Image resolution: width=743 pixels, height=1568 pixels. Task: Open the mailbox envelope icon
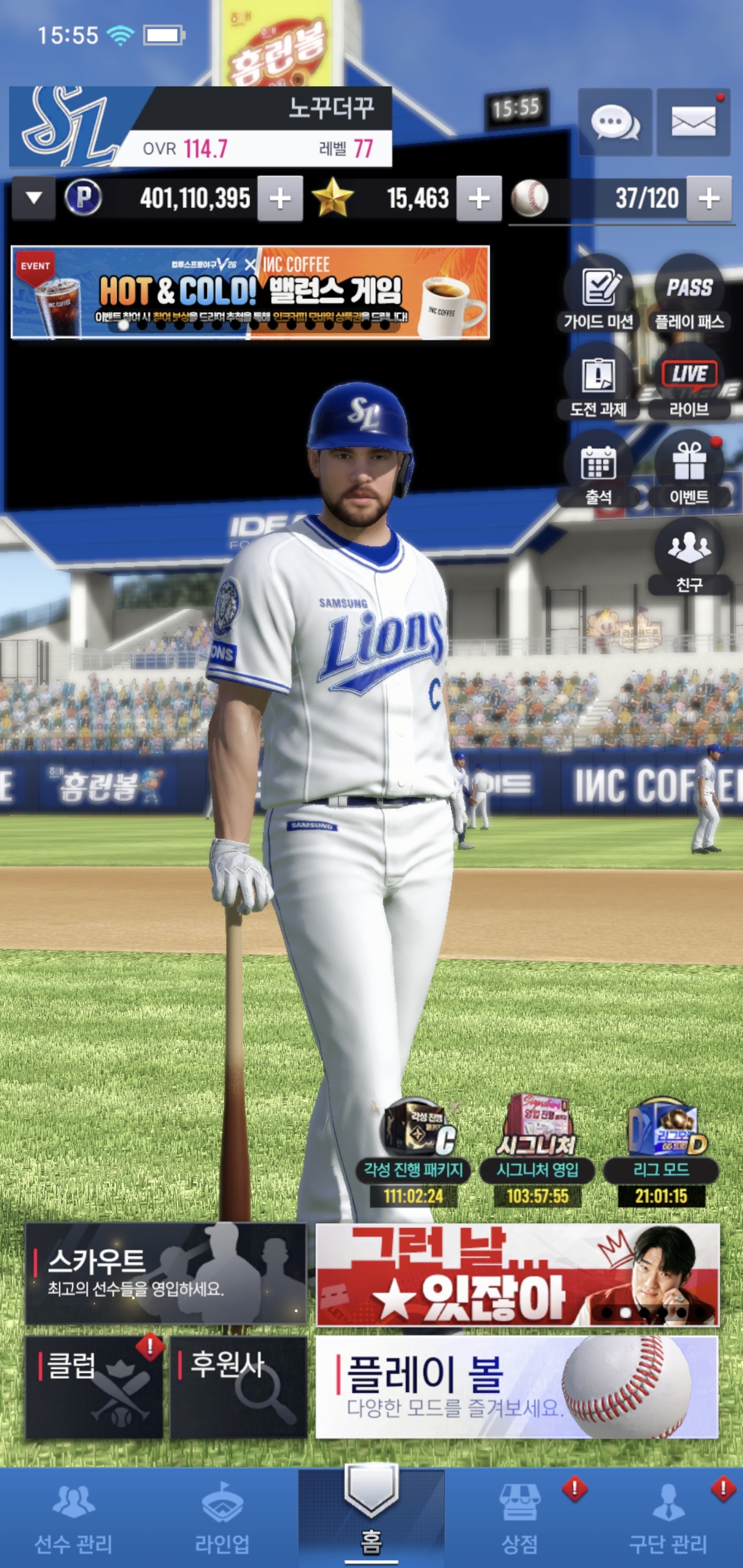(x=693, y=122)
